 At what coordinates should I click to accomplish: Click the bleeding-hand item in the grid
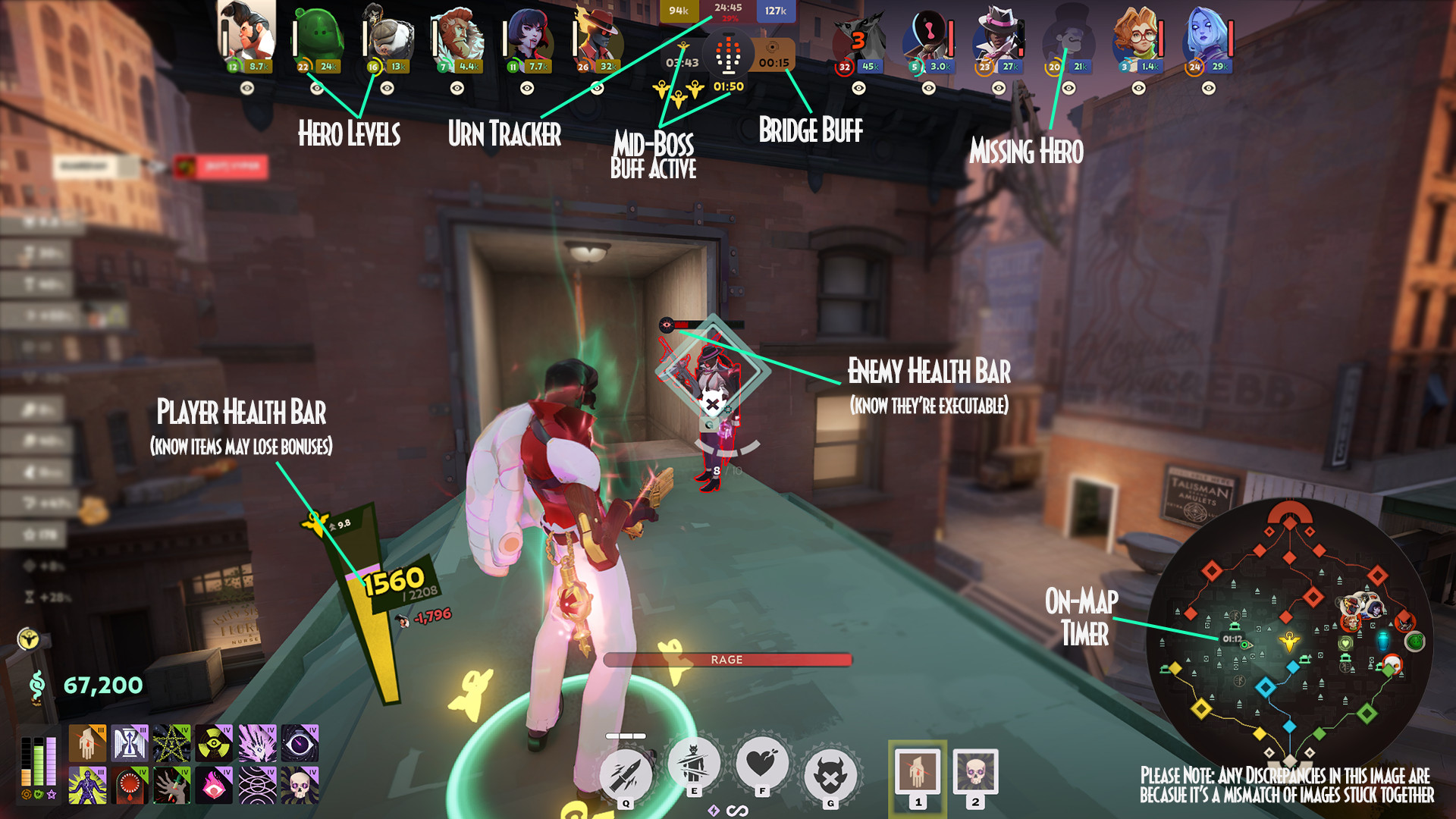[x=88, y=742]
